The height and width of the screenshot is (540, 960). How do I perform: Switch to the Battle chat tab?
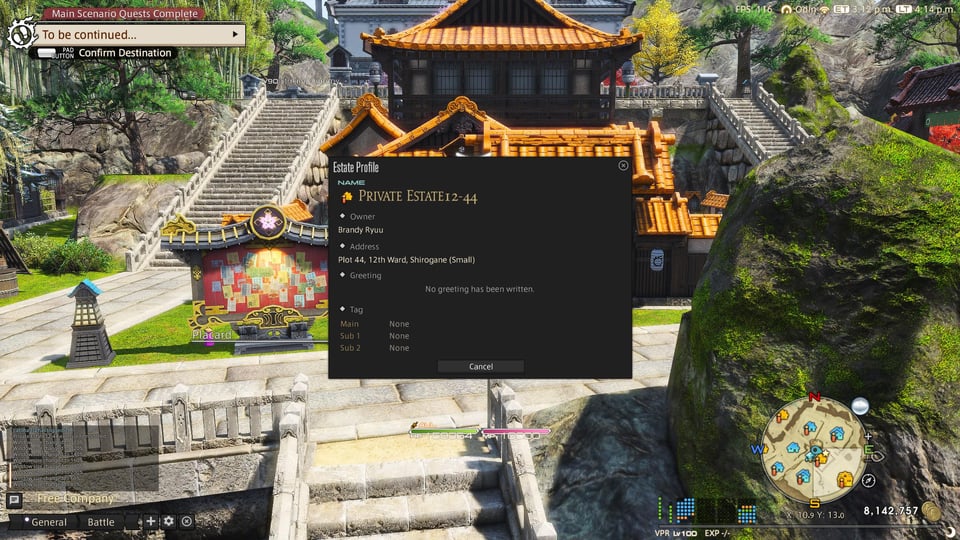point(101,522)
